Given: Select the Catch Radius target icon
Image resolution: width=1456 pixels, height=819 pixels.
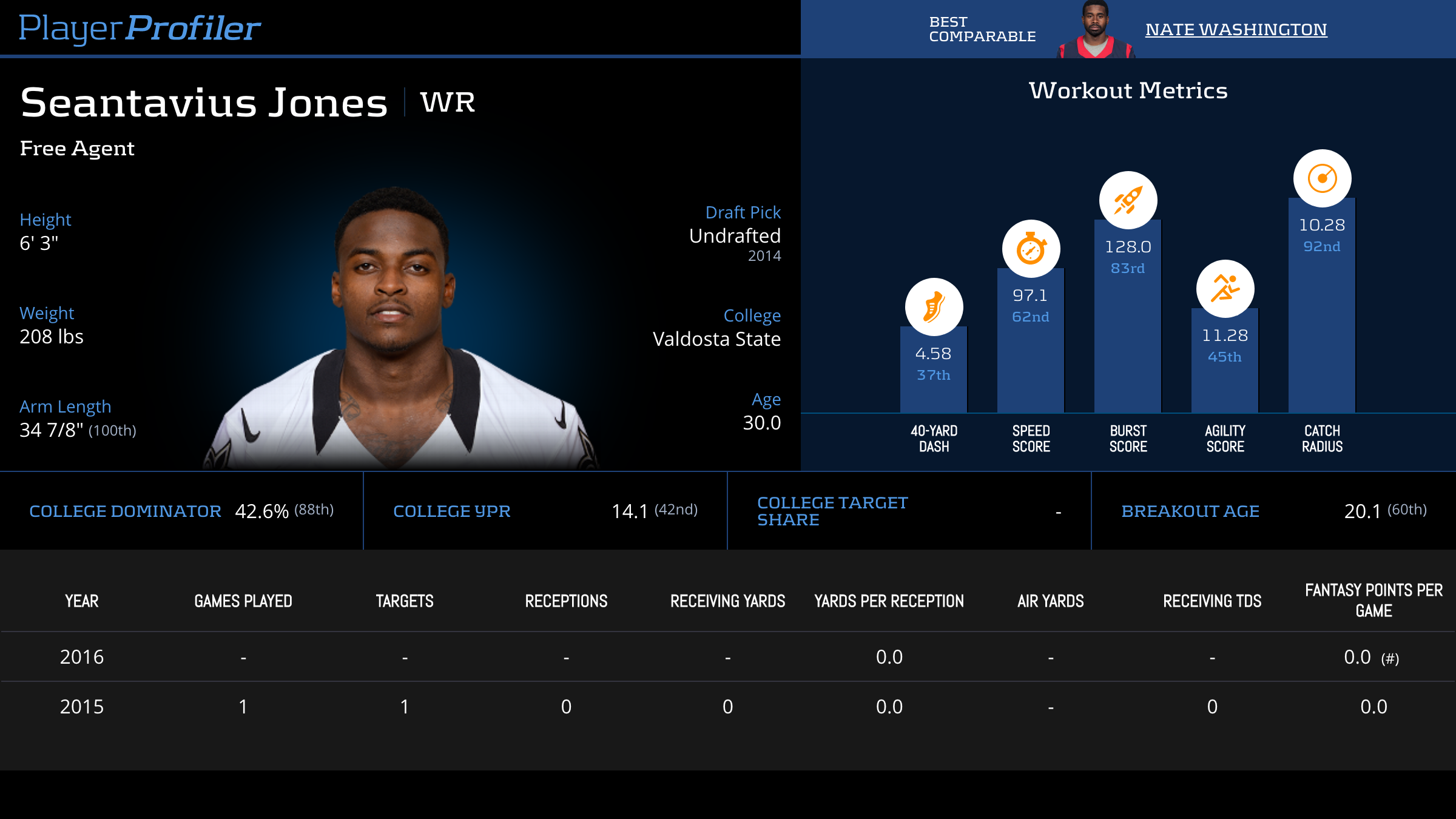Looking at the screenshot, I should click(x=1322, y=178).
